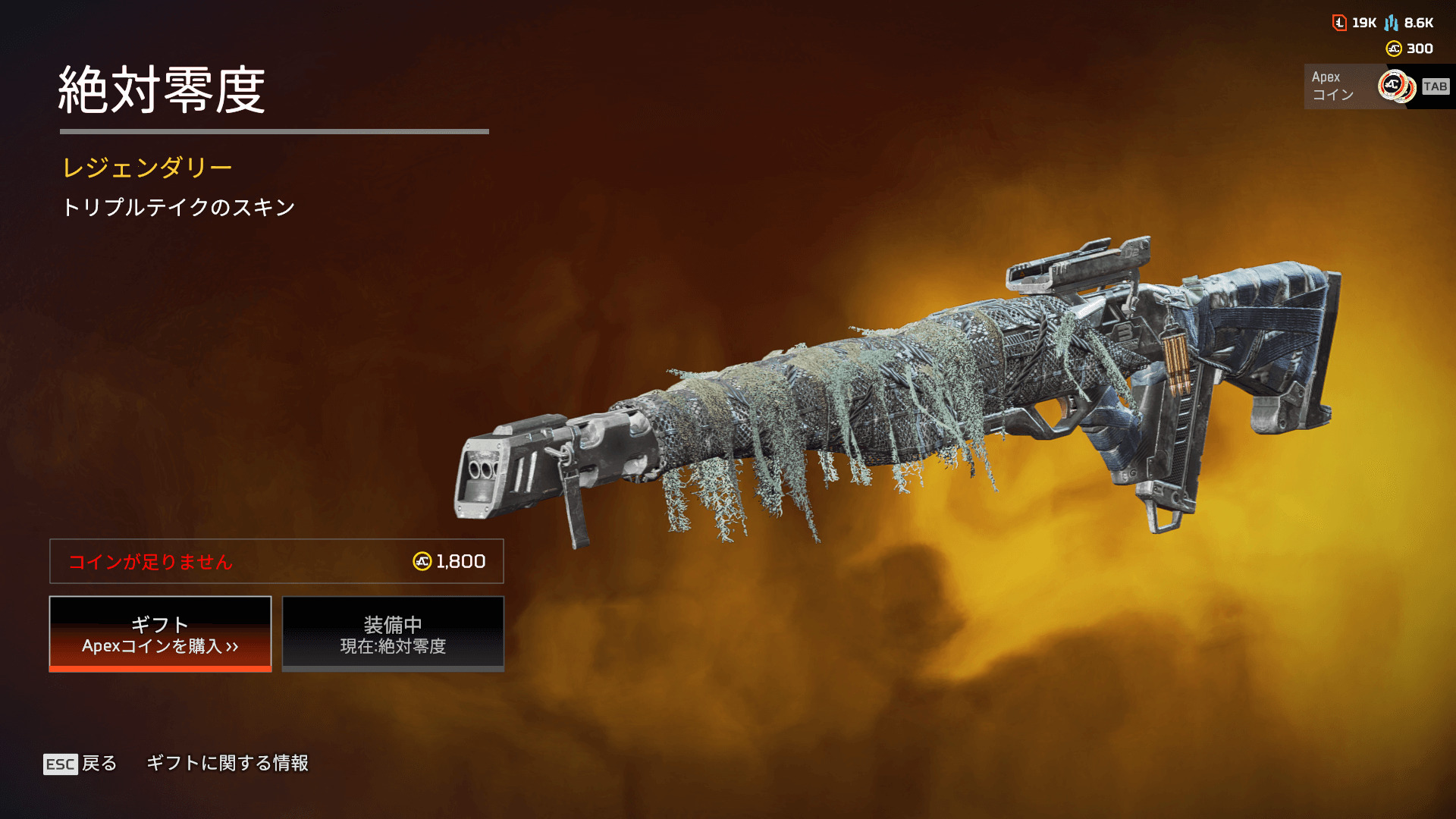This screenshot has width=1456, height=819.
Task: Go back with the 戻る button
Action: (x=80, y=764)
